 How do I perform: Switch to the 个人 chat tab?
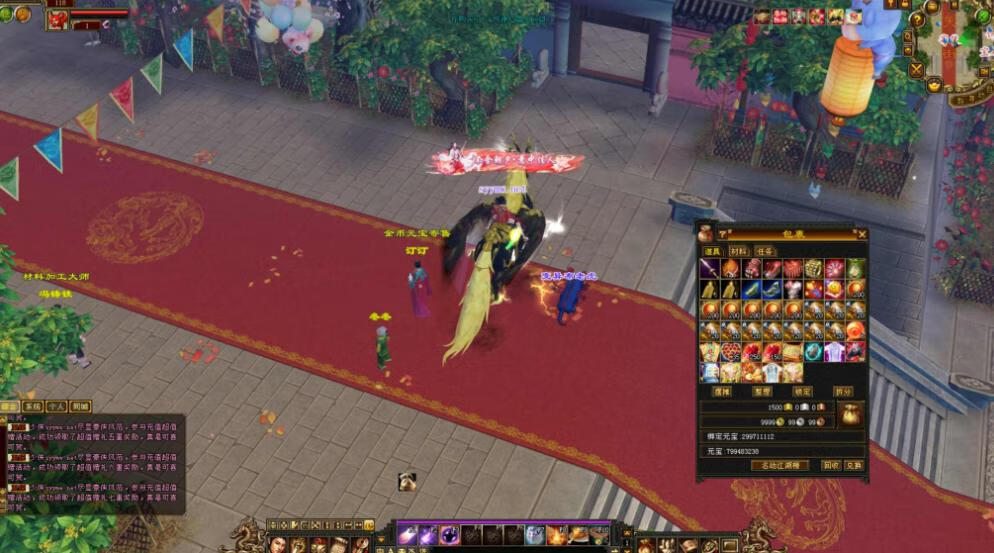coord(57,407)
